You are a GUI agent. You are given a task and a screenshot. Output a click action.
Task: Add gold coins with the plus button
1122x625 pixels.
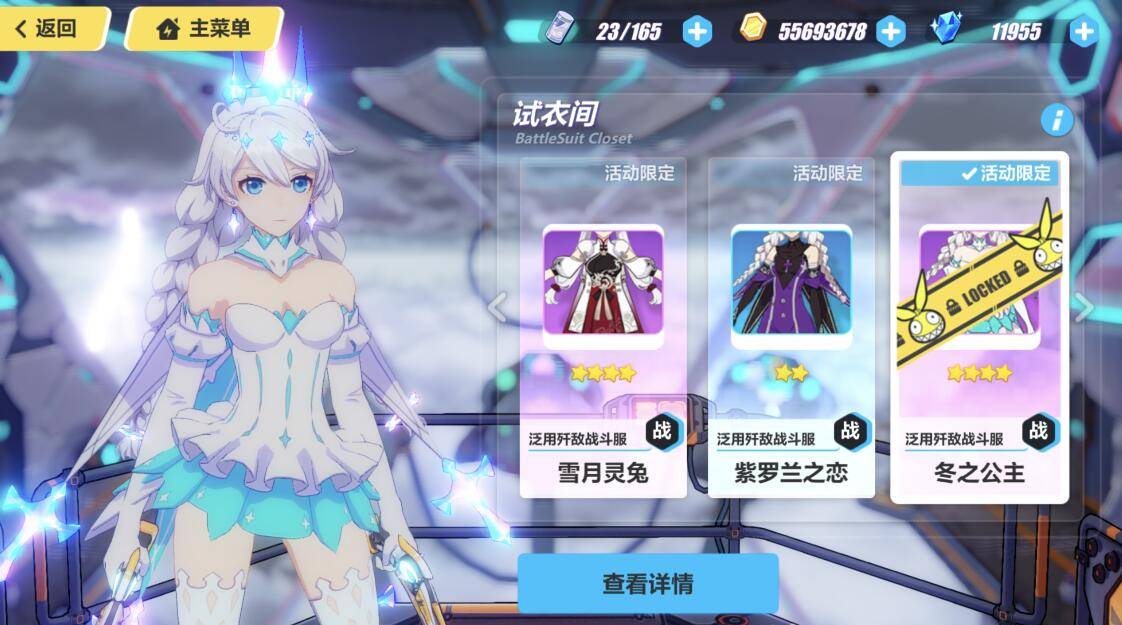[x=890, y=31]
